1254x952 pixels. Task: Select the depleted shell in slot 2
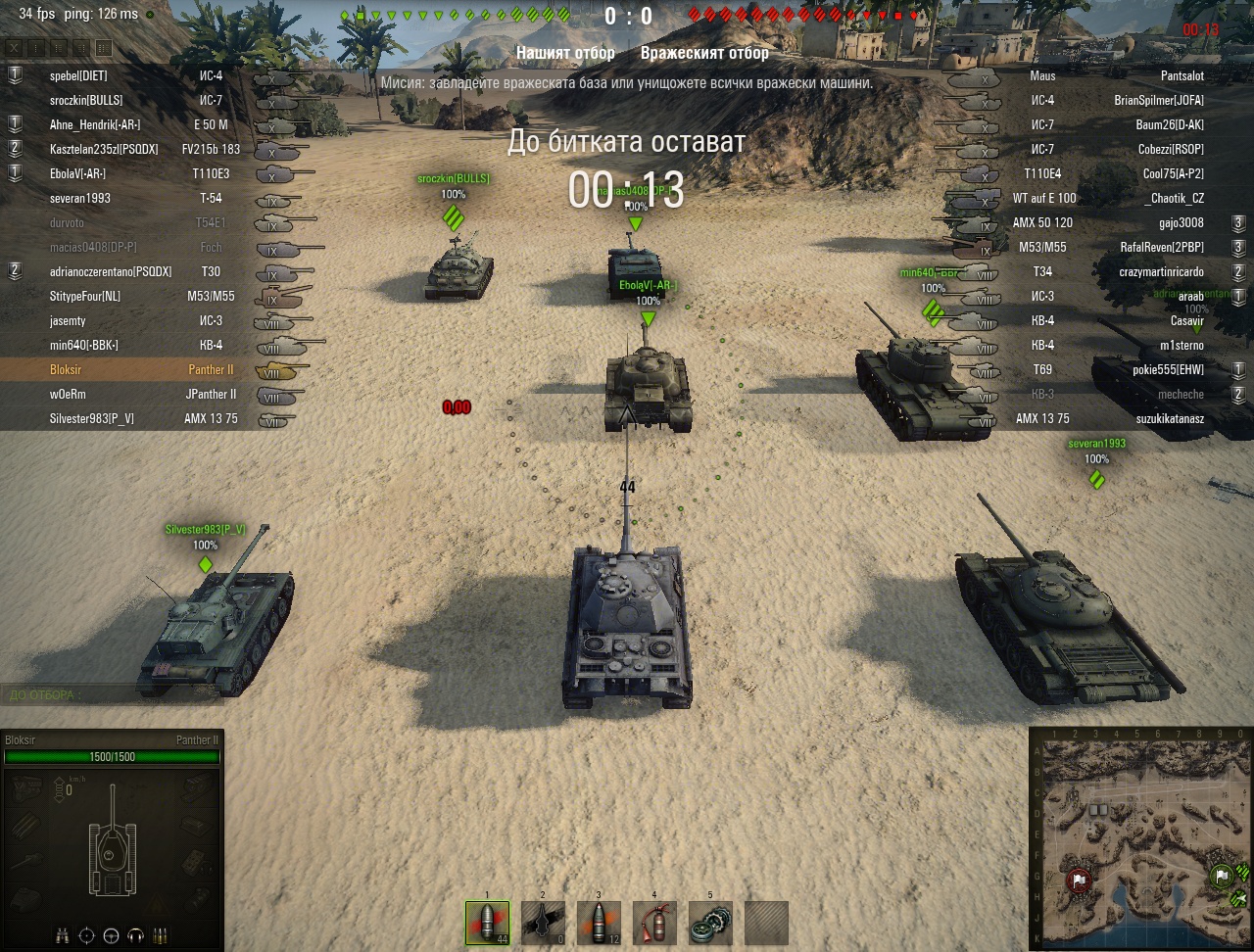[543, 923]
